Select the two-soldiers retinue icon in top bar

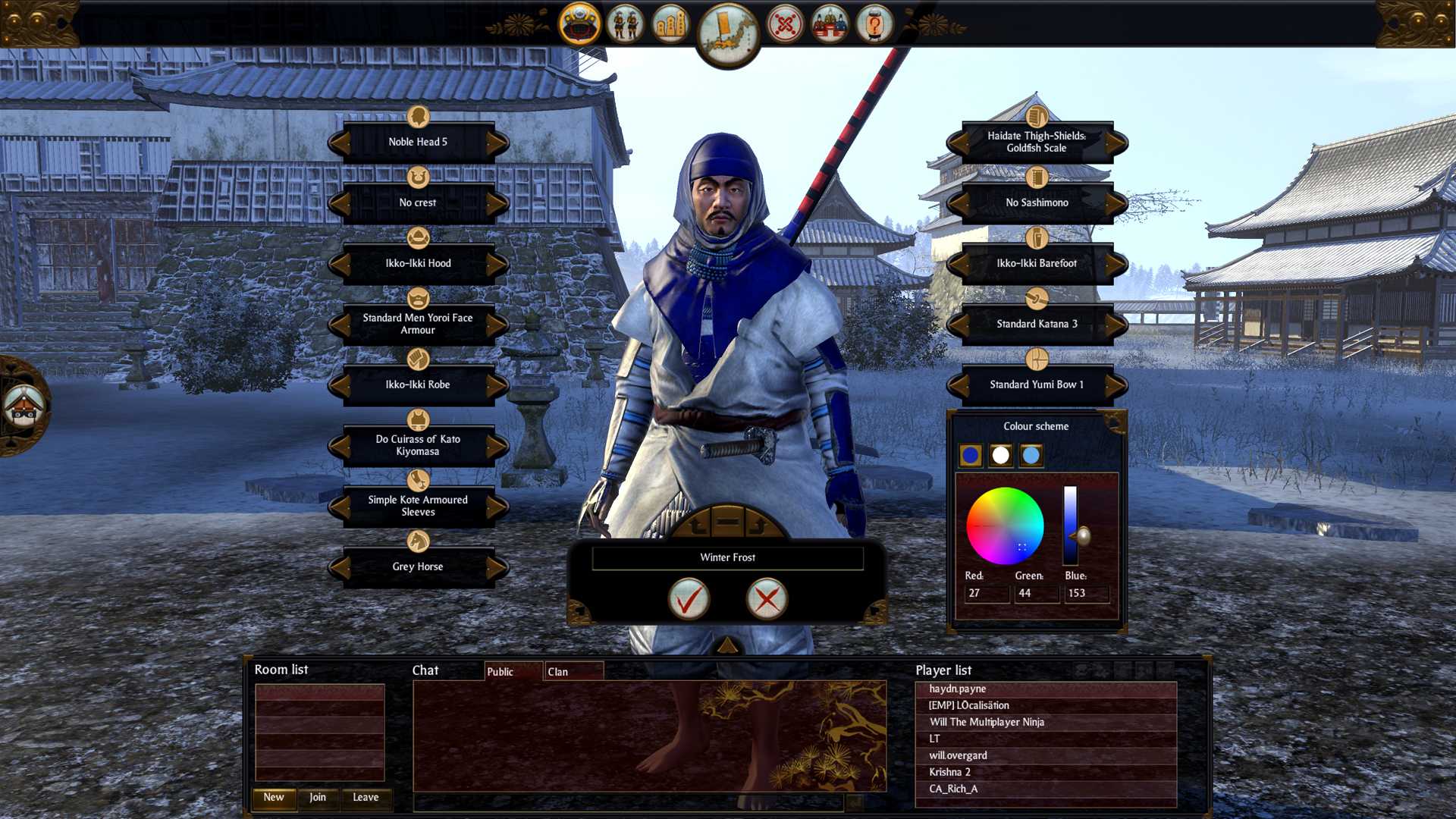pyautogui.click(x=626, y=23)
